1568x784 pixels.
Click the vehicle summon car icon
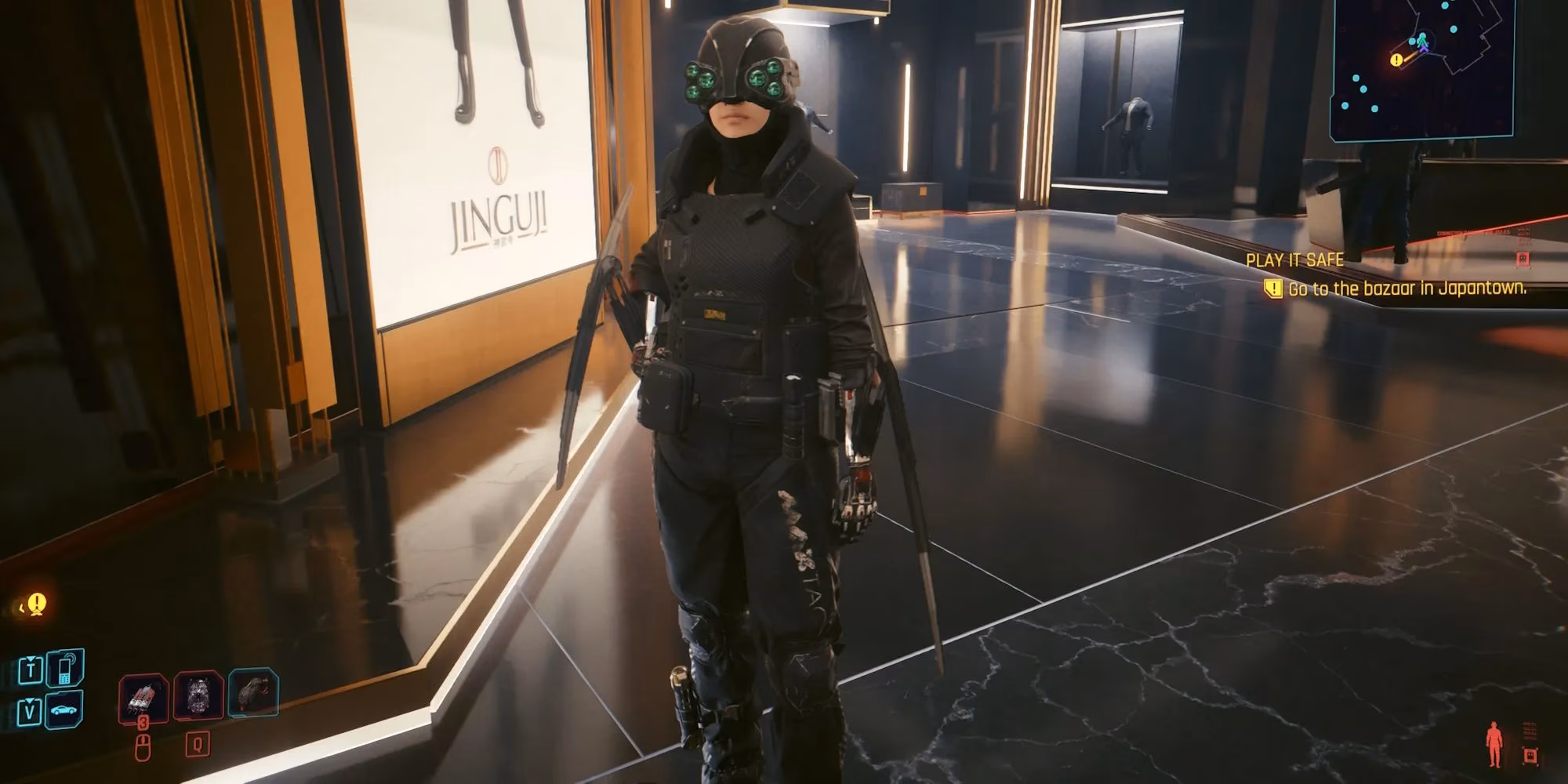pos(64,710)
